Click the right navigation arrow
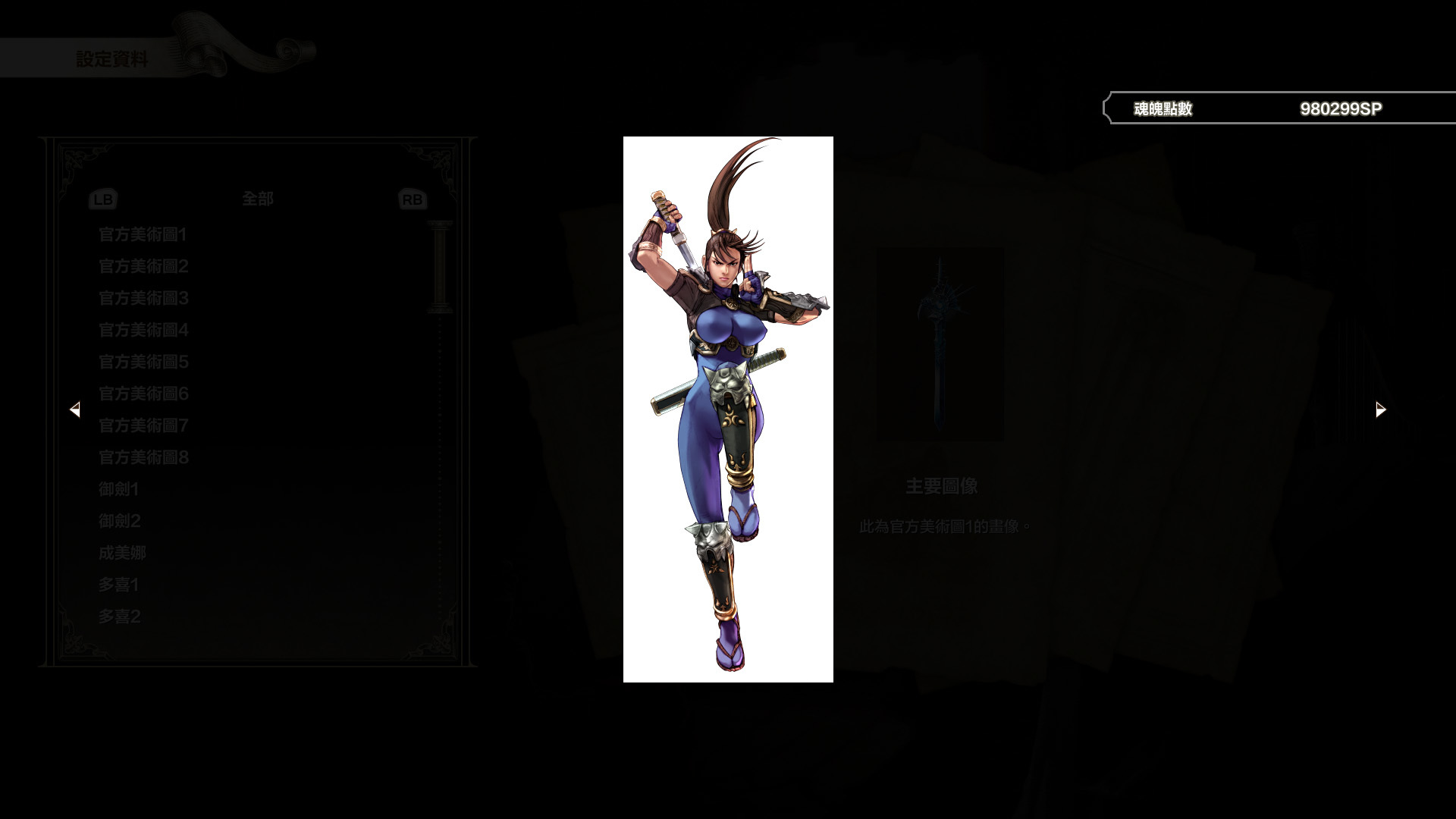 [x=1379, y=409]
